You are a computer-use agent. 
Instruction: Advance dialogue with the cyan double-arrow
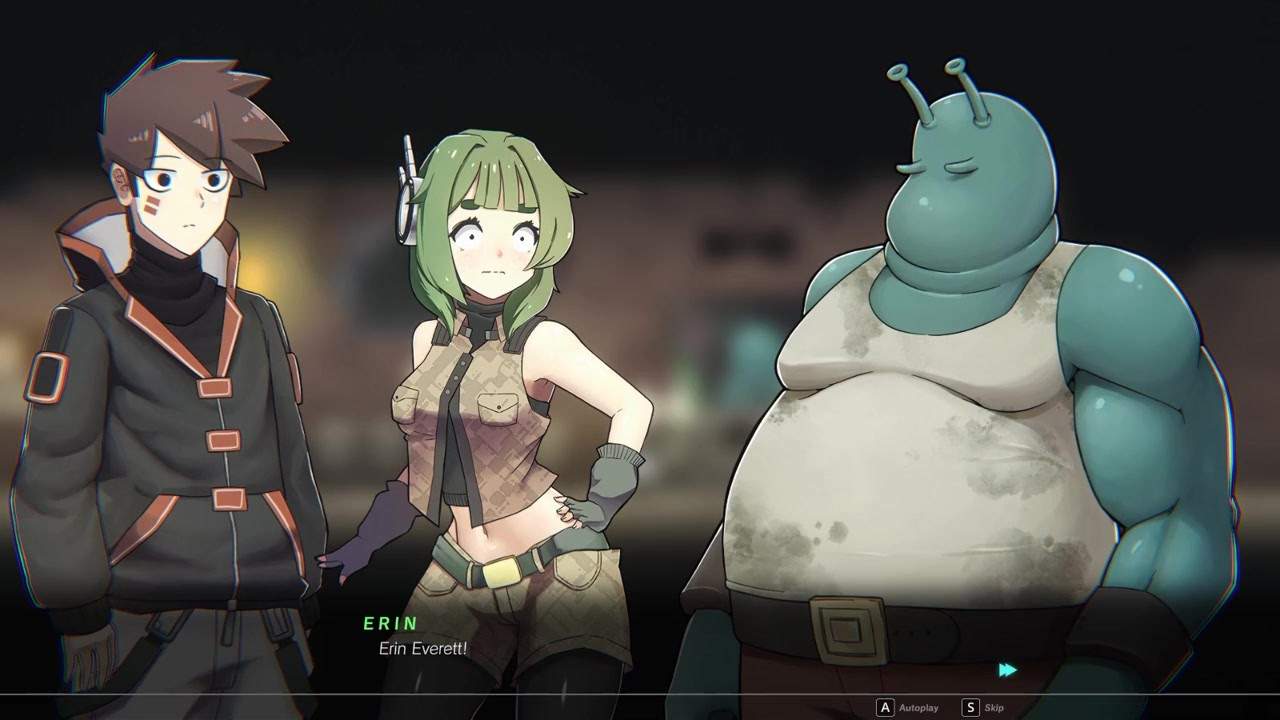[x=1007, y=670]
